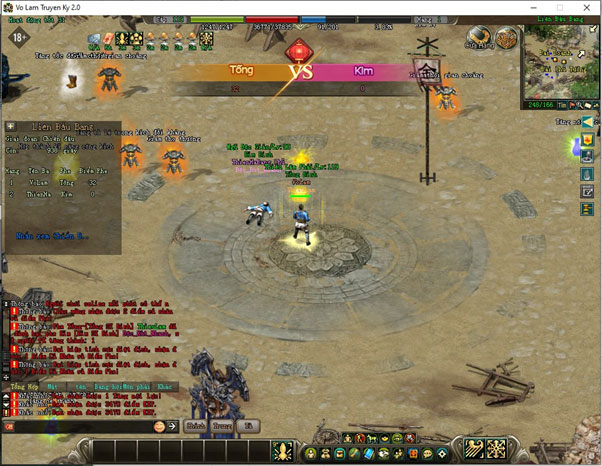Open the notepad icon in side bar
Viewport: 602px width, 466px height.
(589, 192)
